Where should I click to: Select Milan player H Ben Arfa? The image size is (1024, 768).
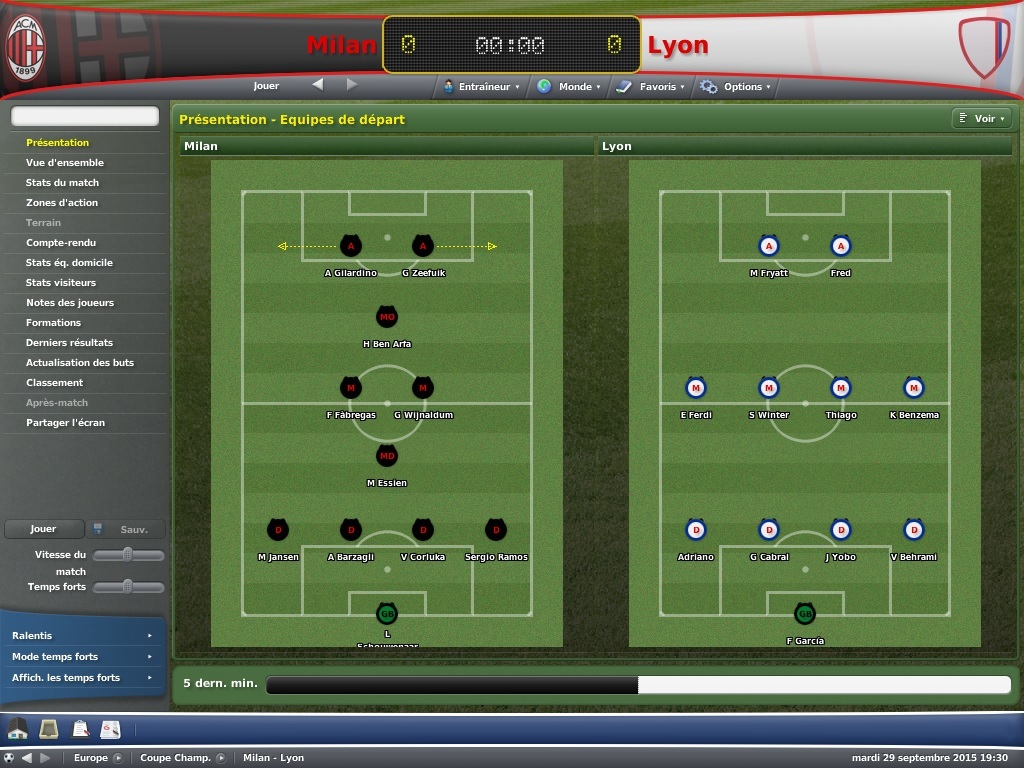[x=387, y=318]
